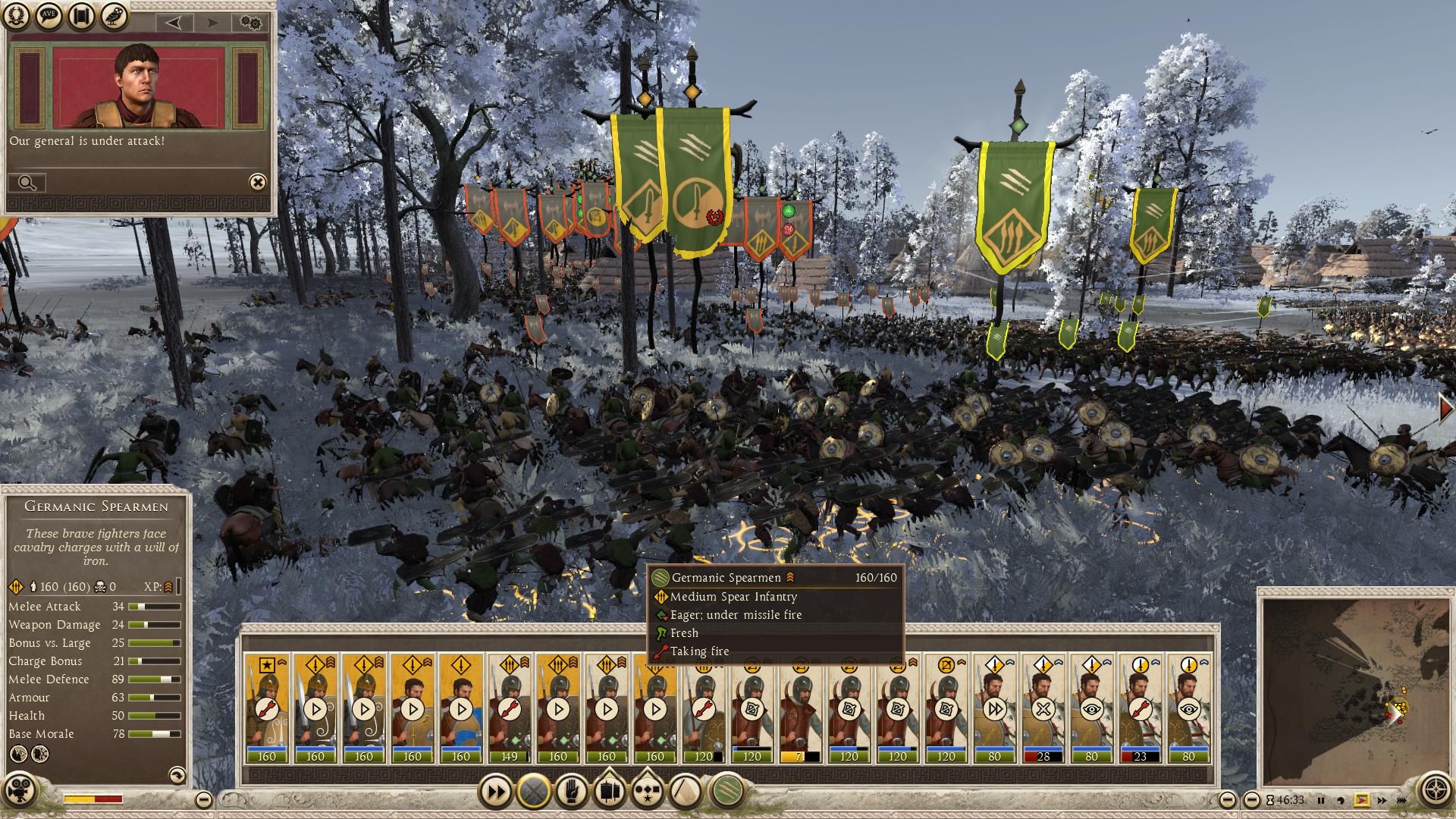Select the damaged unit card showing 149
This screenshot has height=819, width=1456.
point(510,709)
